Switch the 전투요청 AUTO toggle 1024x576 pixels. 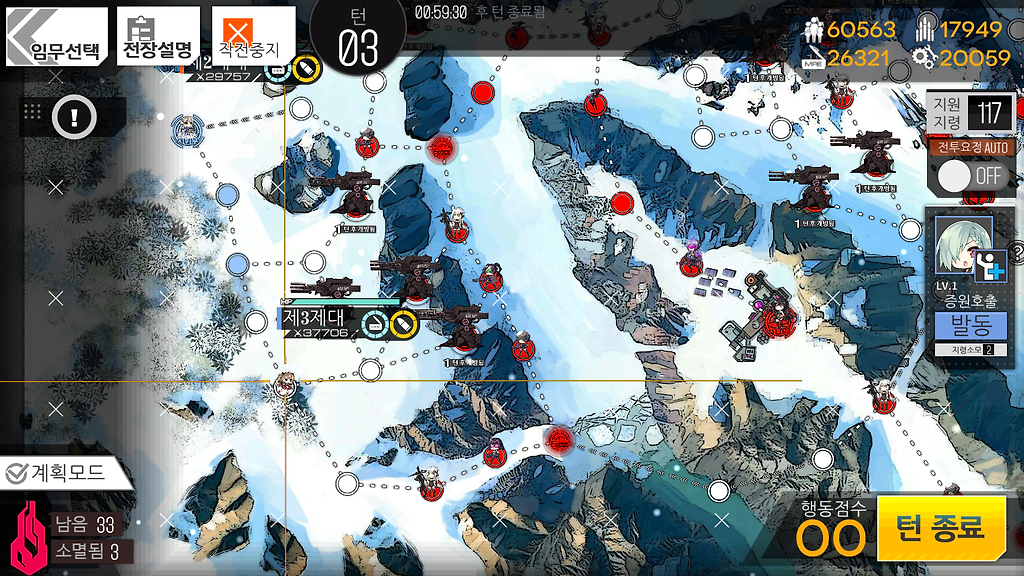click(x=972, y=176)
